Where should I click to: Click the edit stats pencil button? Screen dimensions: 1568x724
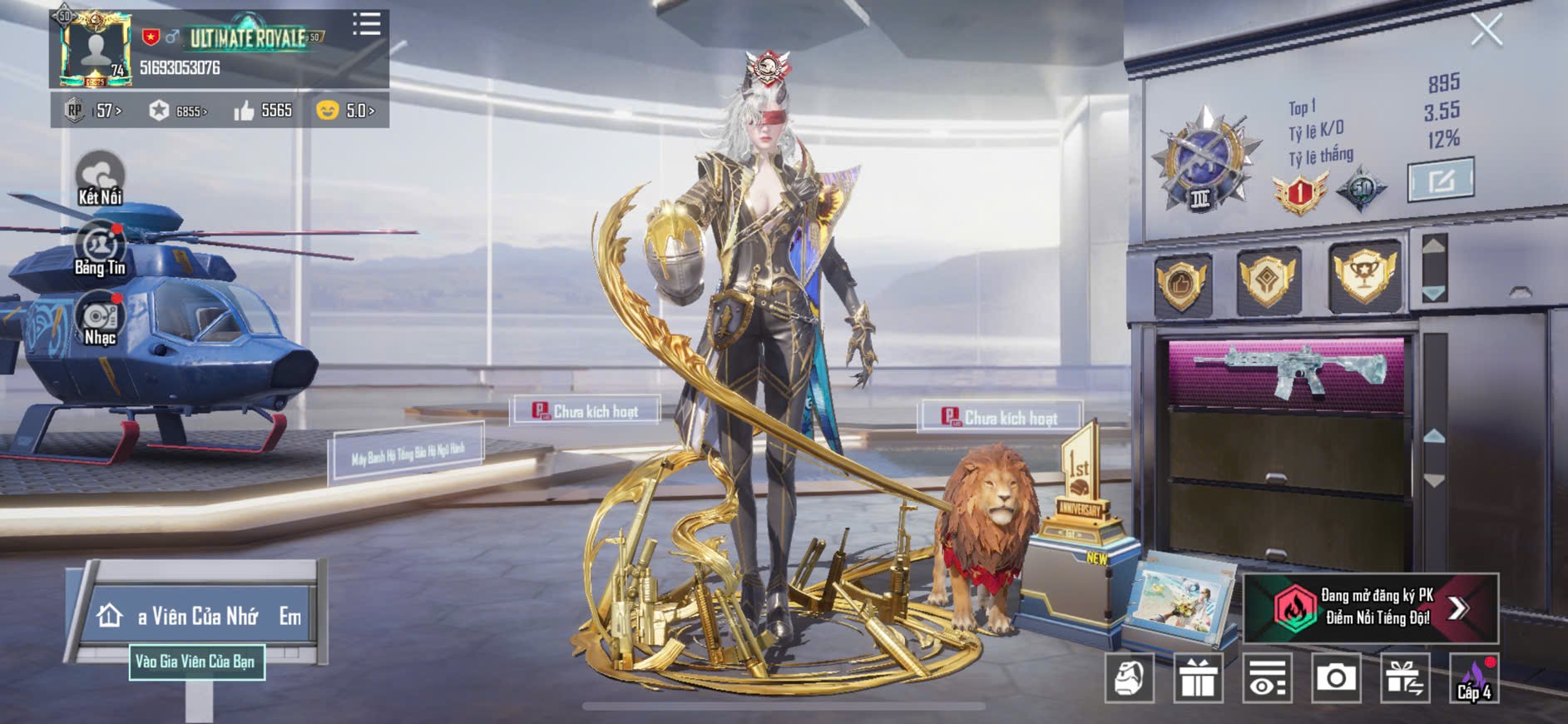[x=1440, y=180]
